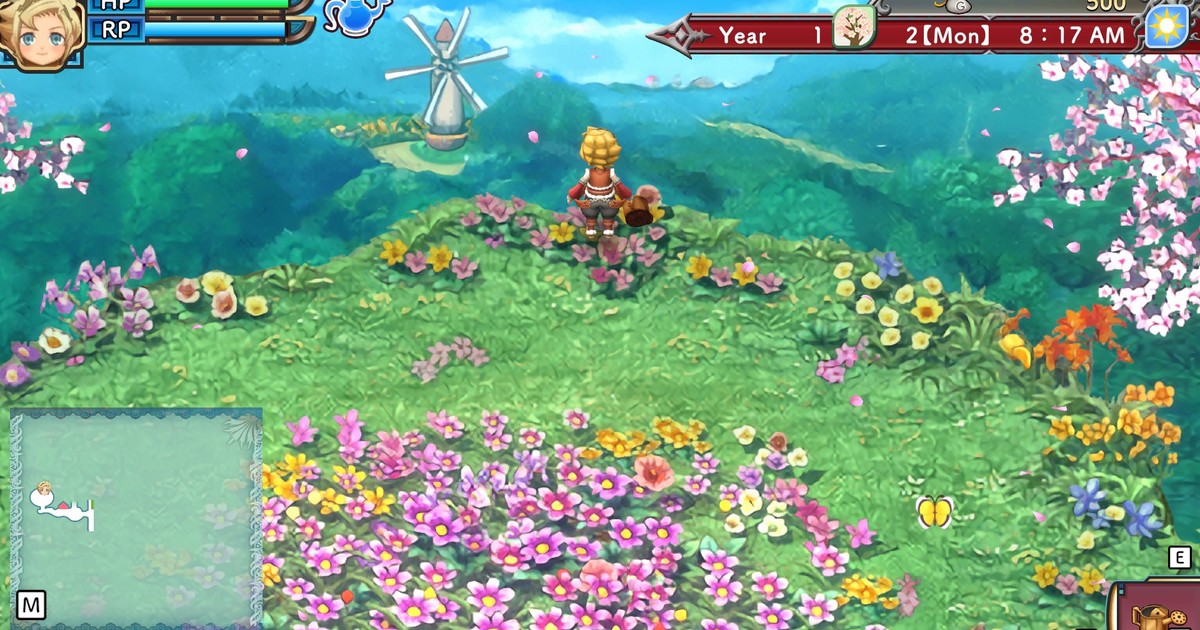
Task: Open the translucent minimap
Action: coord(136,516)
